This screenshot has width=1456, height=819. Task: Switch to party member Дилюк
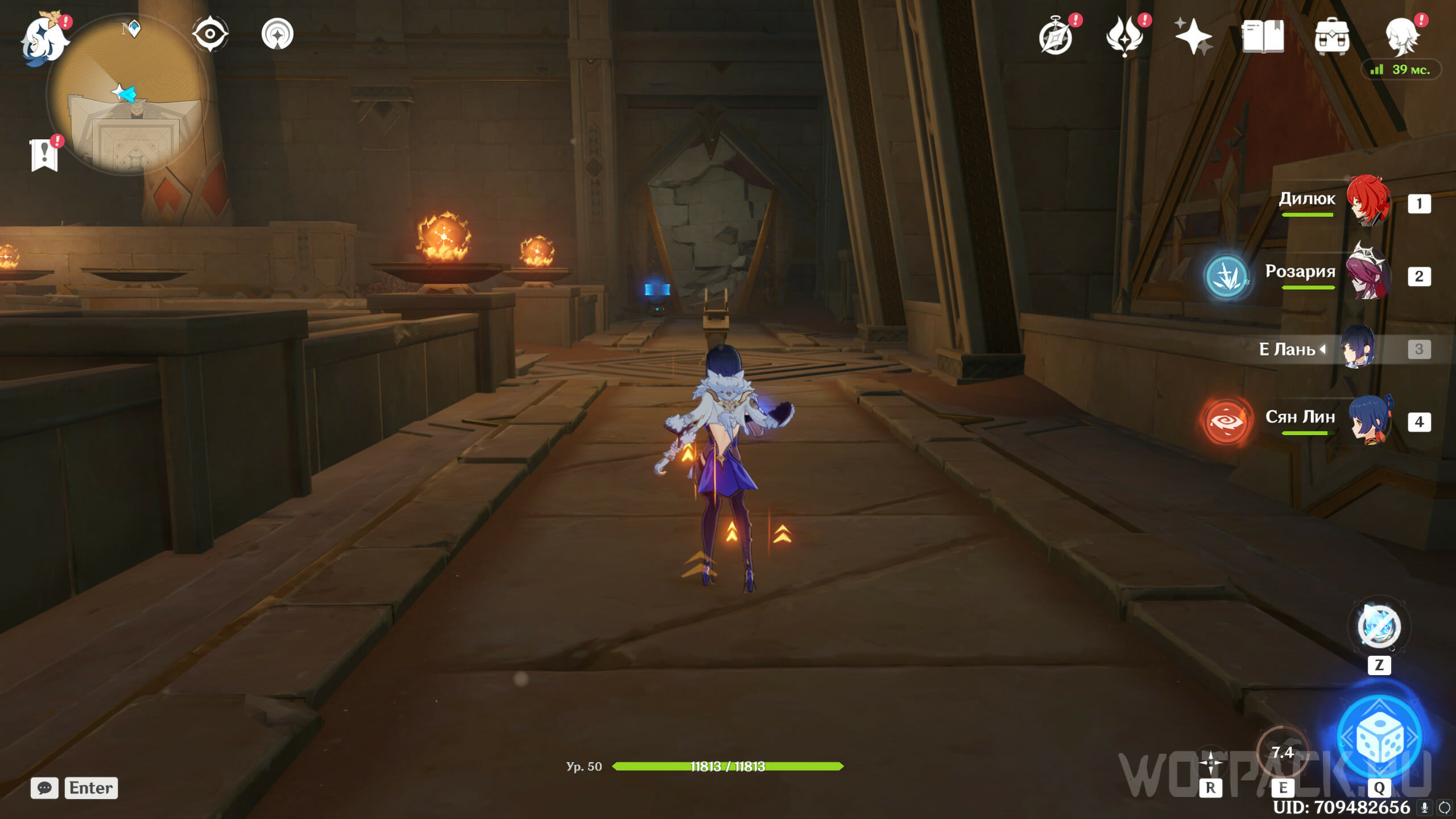point(1367,200)
